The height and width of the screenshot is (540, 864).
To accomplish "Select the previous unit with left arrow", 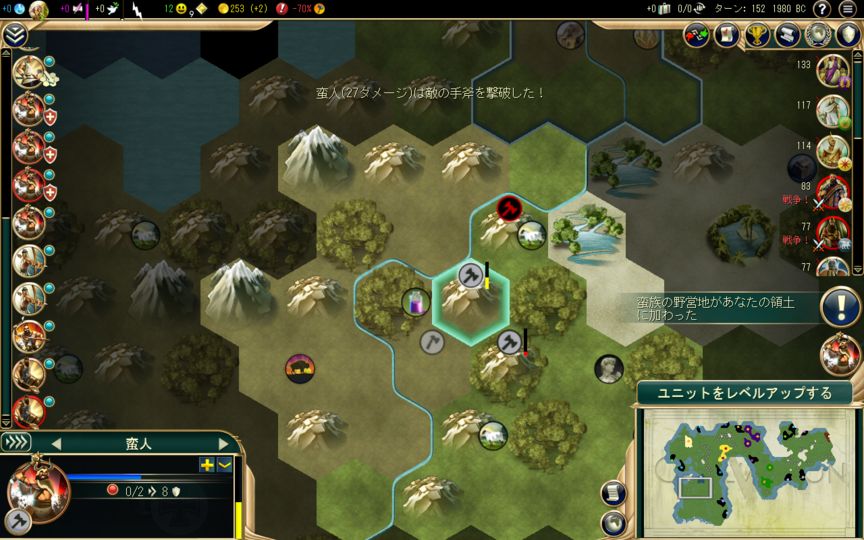I will coord(56,442).
